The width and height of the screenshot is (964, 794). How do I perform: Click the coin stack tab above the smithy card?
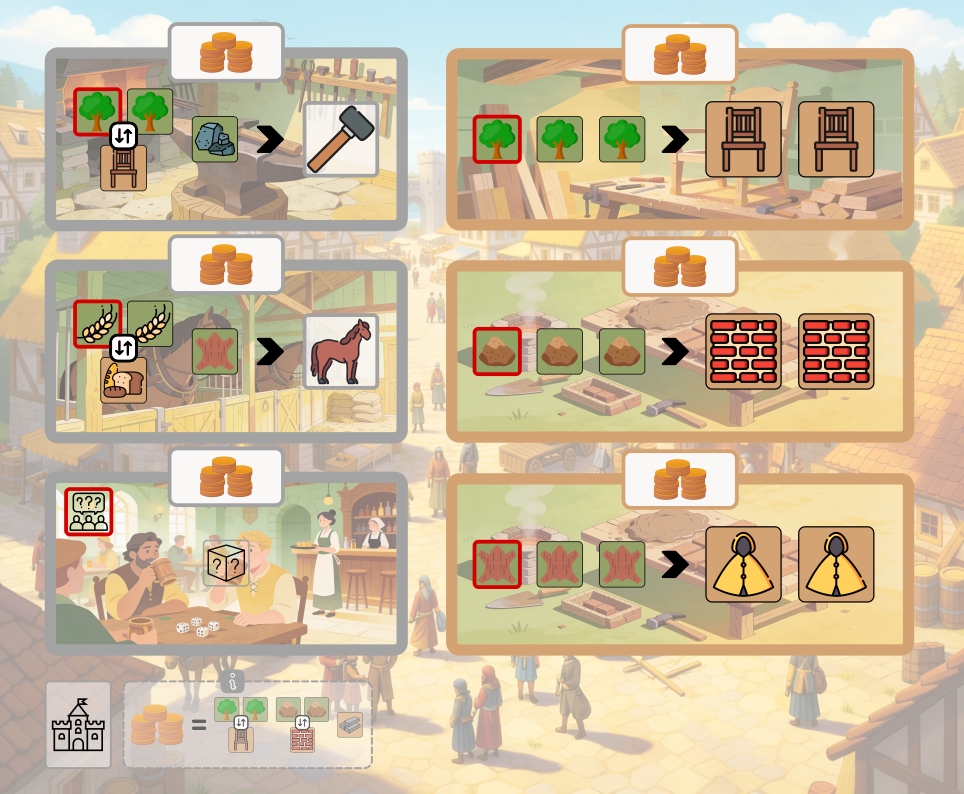click(x=226, y=53)
